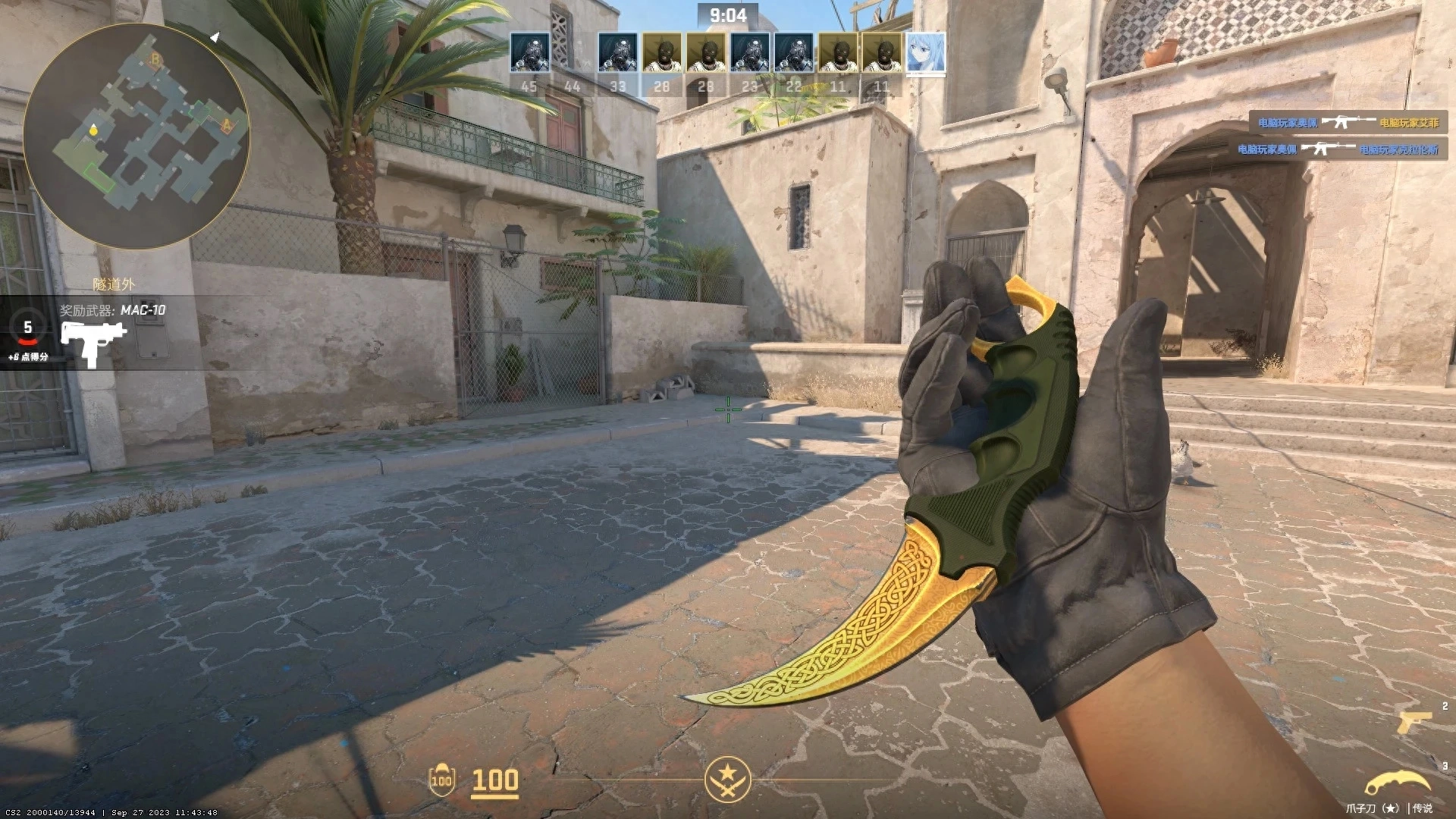Click the A bombsite marker on the minimap
Screen dimensions: 1456x819
click(x=227, y=124)
